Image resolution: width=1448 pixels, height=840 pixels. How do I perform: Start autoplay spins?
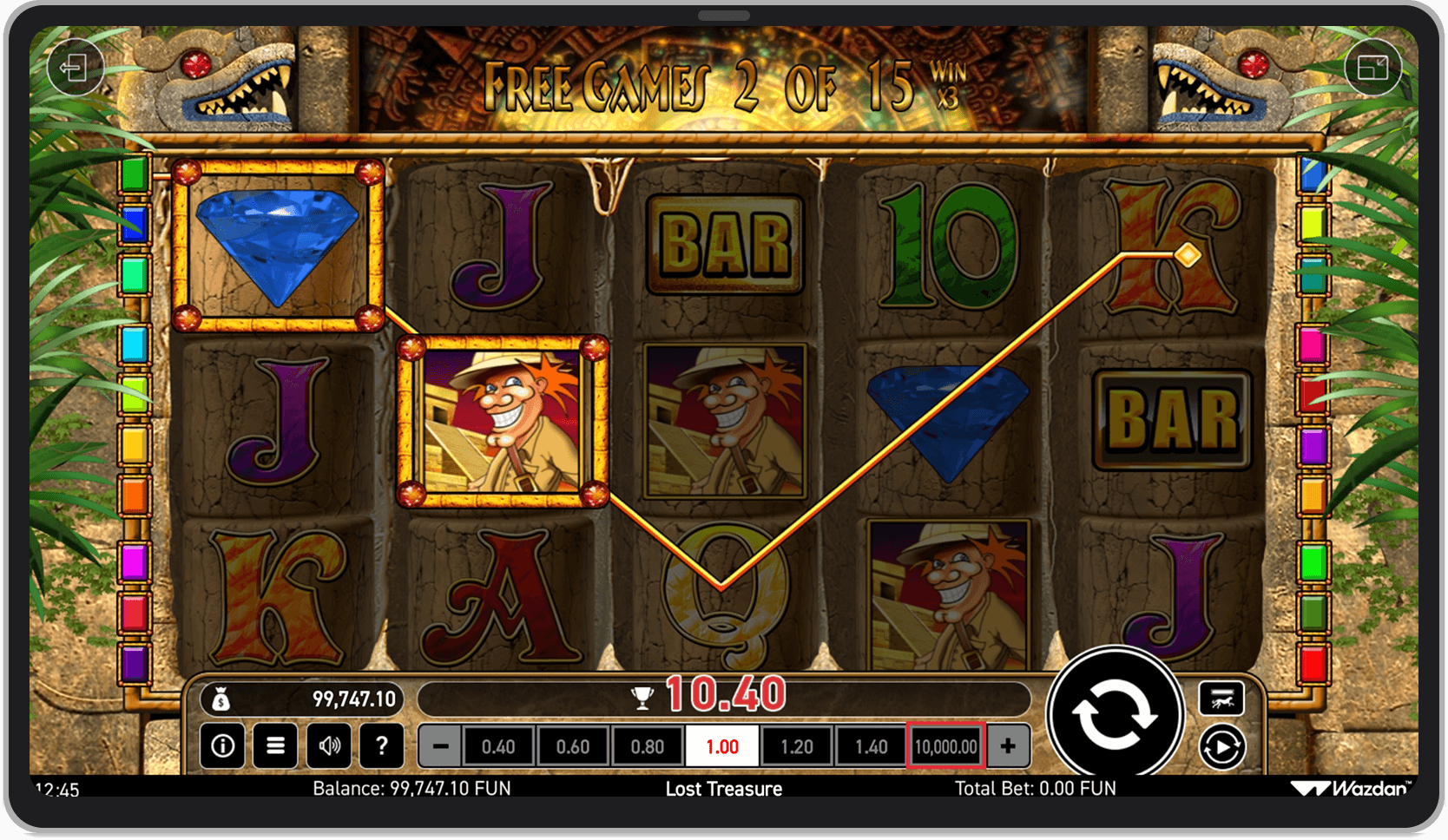coord(1222,744)
